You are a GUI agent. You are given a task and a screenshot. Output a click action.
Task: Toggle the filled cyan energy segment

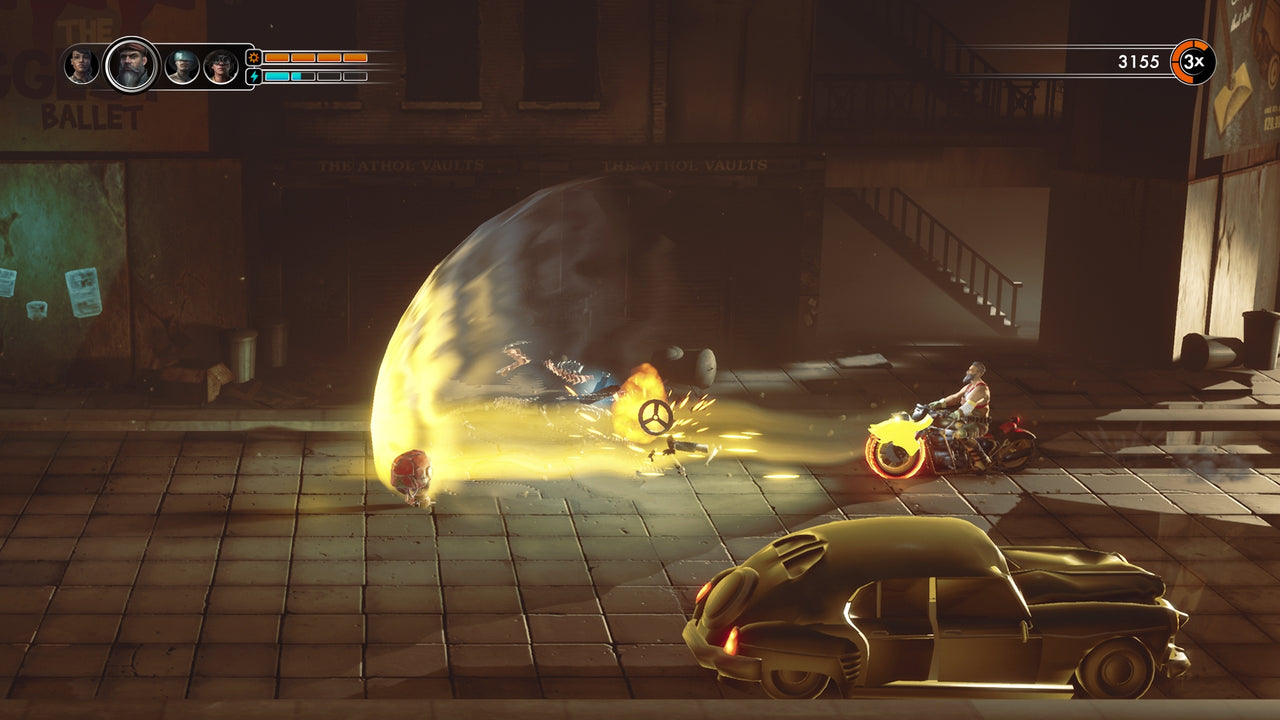tap(277, 75)
